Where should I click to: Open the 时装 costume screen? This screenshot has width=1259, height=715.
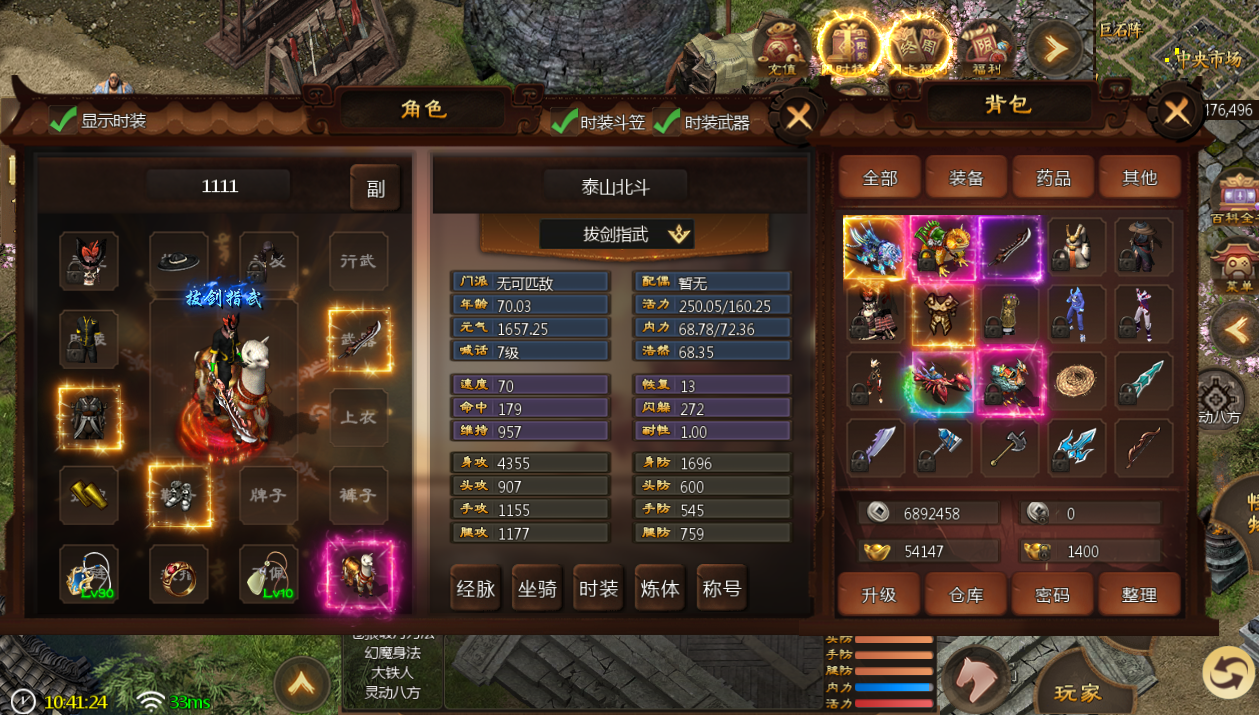598,589
